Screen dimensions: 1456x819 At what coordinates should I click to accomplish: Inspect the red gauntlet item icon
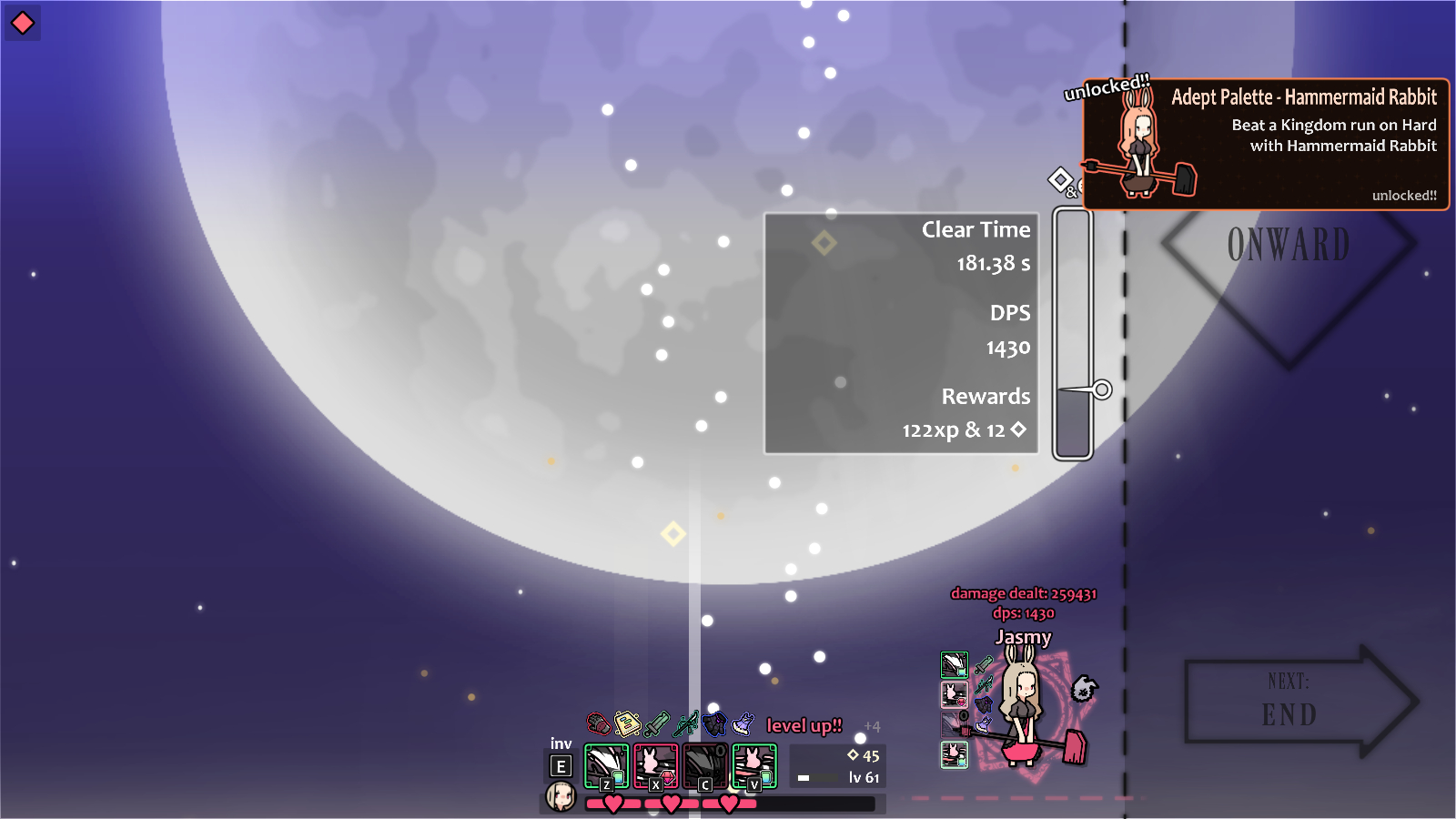pos(598,724)
